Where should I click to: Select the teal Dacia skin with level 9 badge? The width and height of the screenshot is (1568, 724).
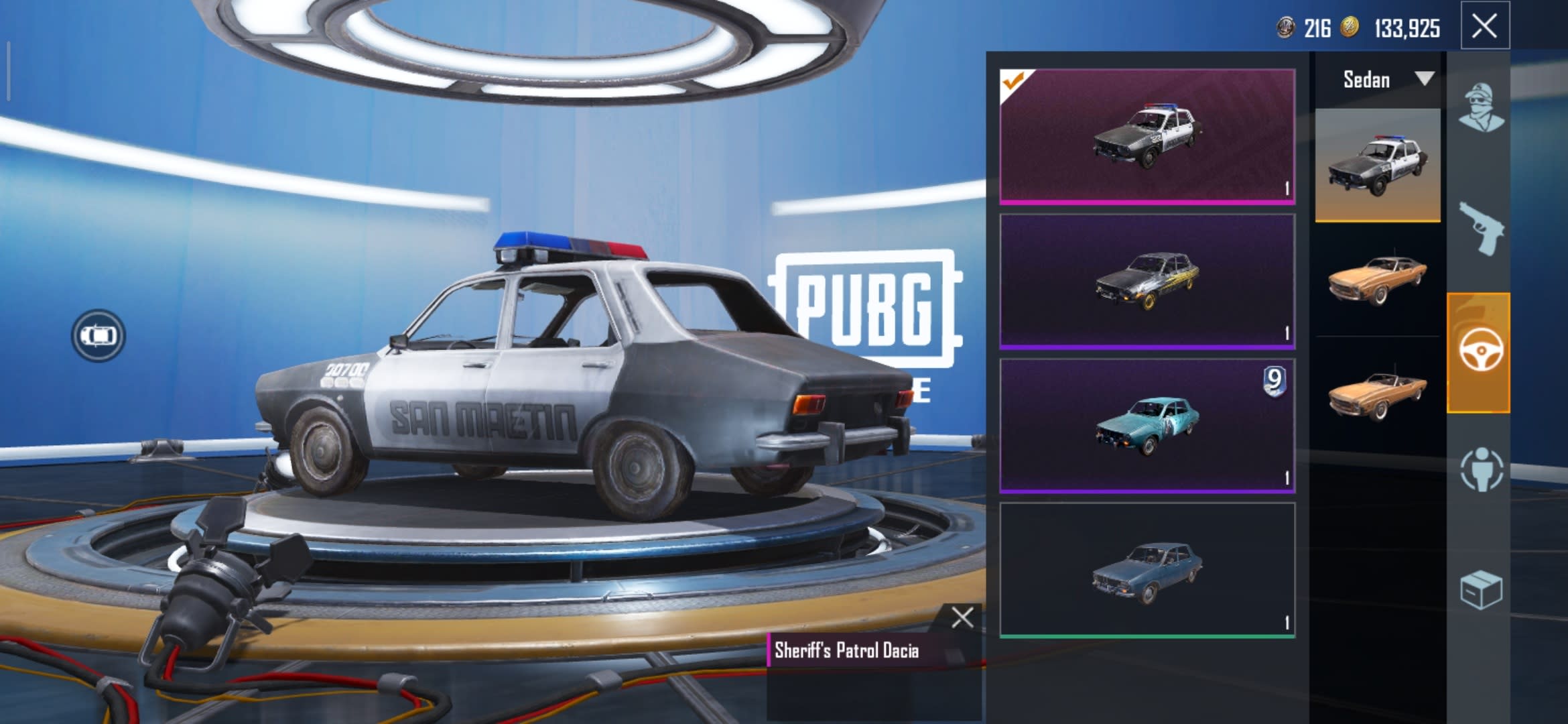(x=1147, y=426)
